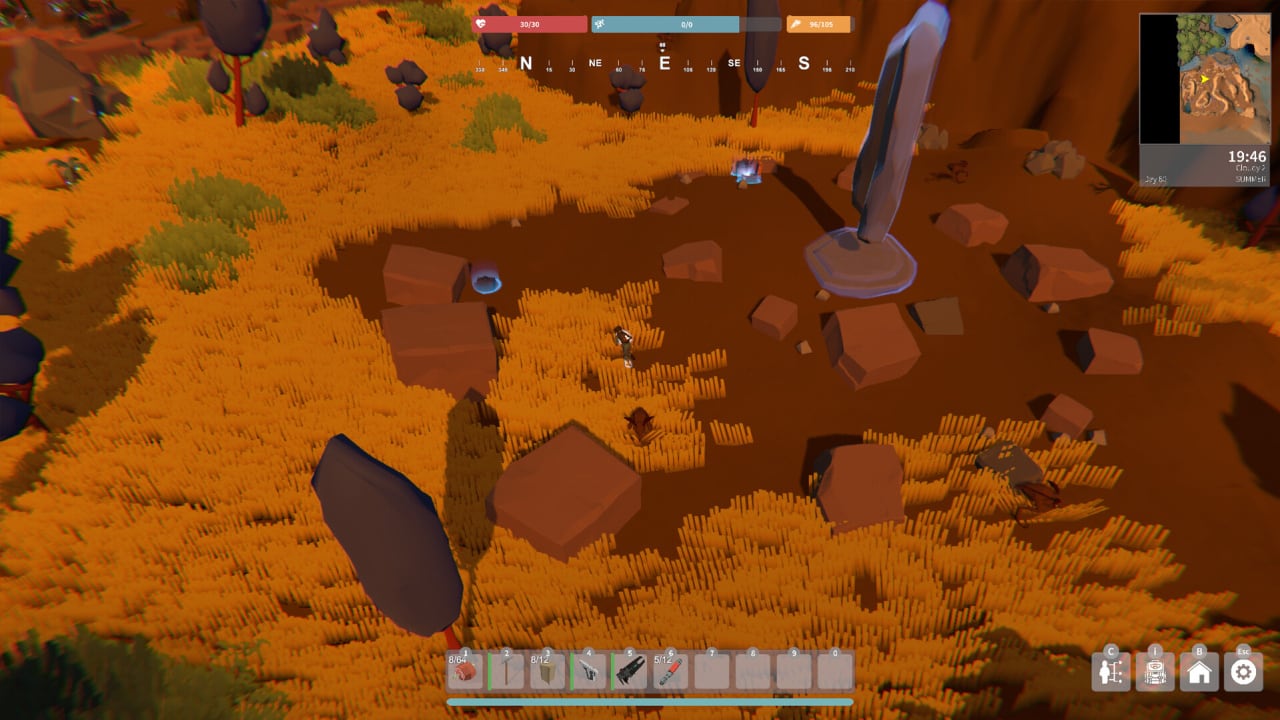Open the backpack inventory
This screenshot has width=1280, height=720.
(x=1155, y=672)
